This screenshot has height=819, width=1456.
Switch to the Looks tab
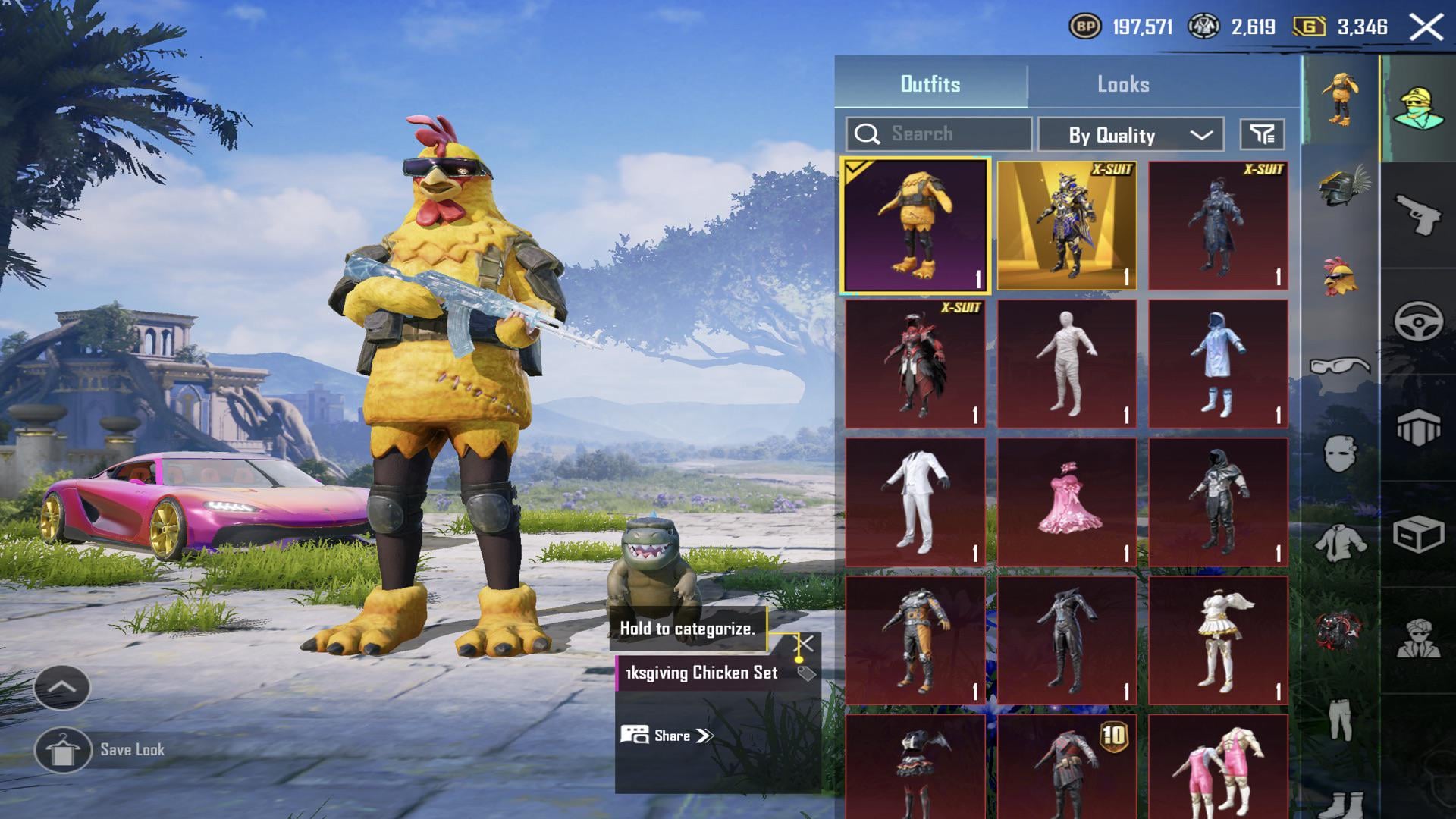[1123, 84]
